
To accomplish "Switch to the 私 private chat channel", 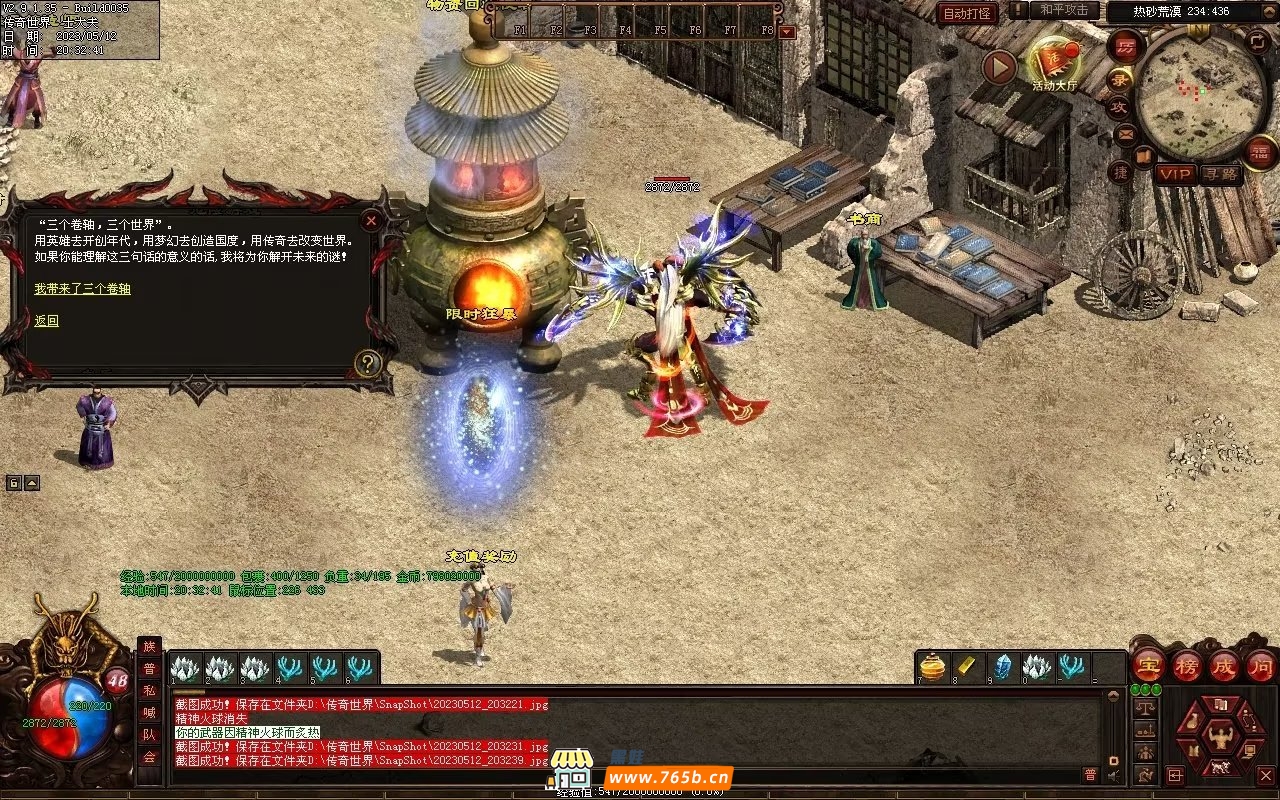I will click(149, 691).
